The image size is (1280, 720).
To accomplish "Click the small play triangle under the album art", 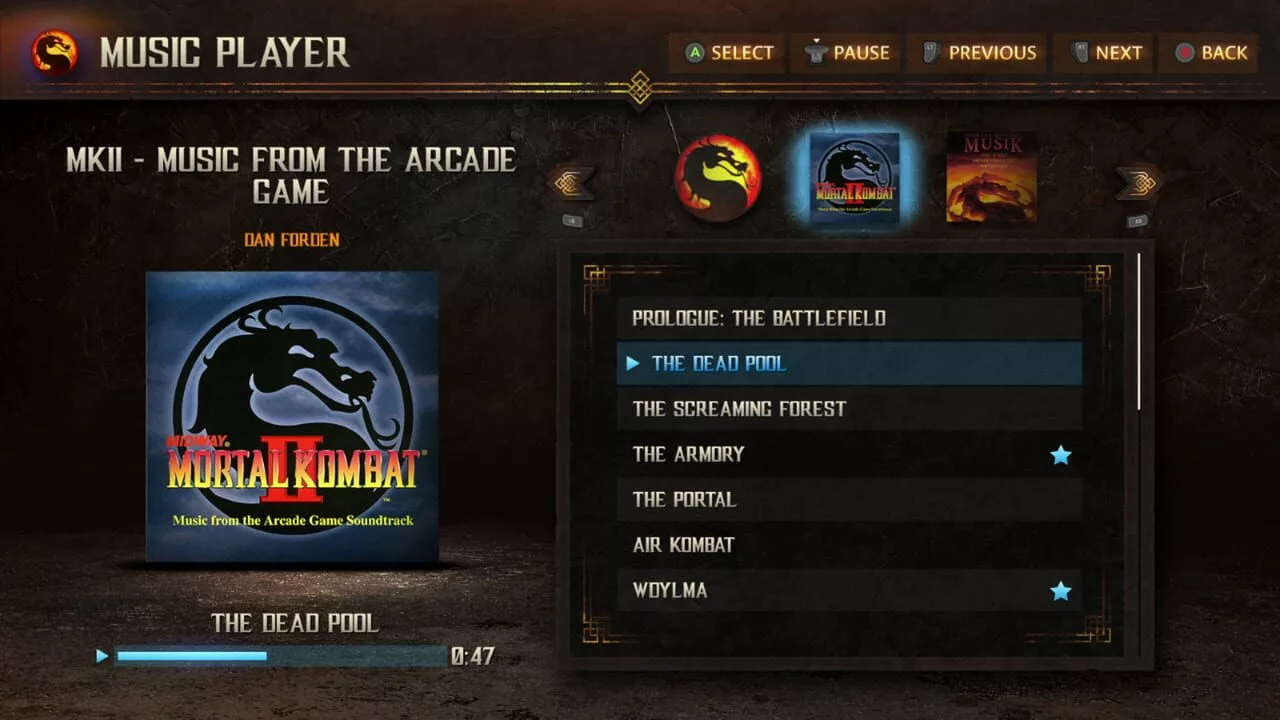I will (100, 655).
